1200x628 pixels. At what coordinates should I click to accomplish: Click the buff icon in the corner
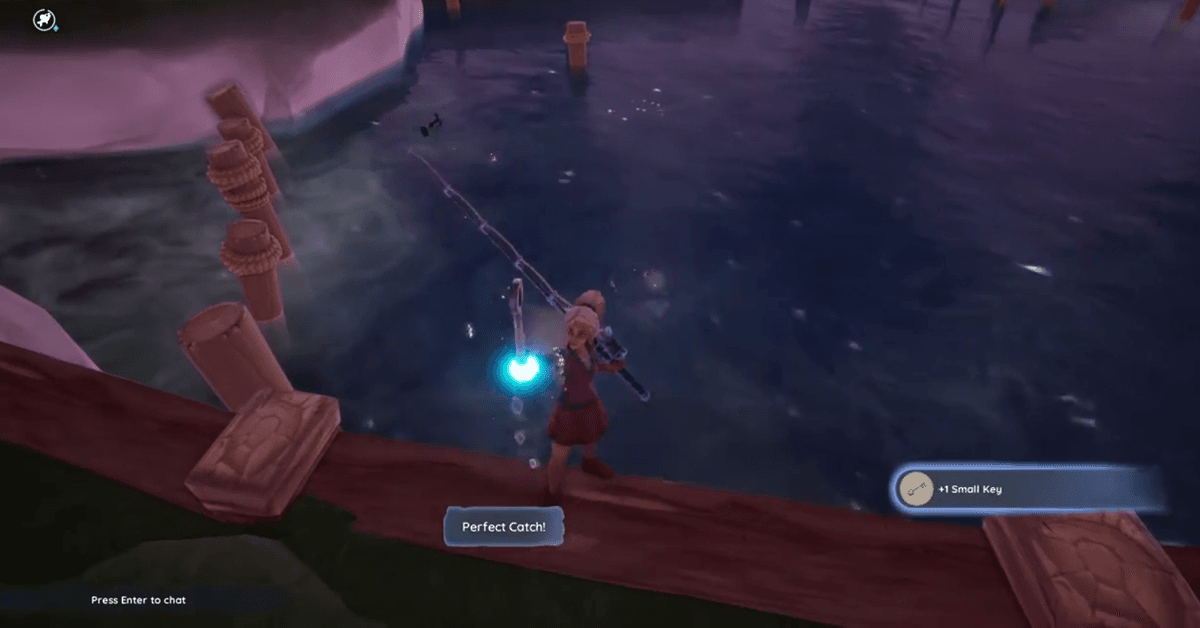pos(44,19)
